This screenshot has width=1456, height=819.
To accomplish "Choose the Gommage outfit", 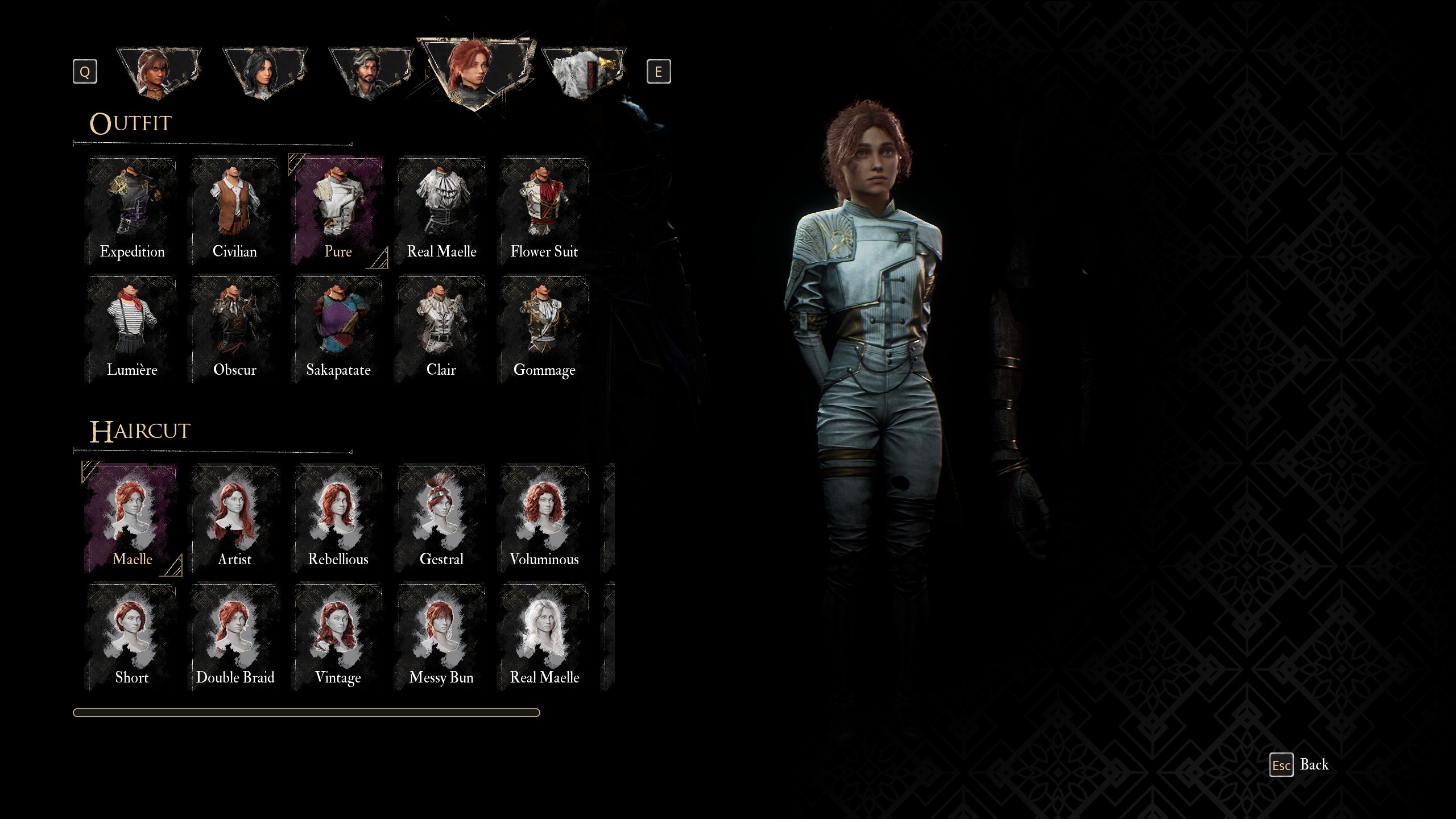I will [x=544, y=329].
